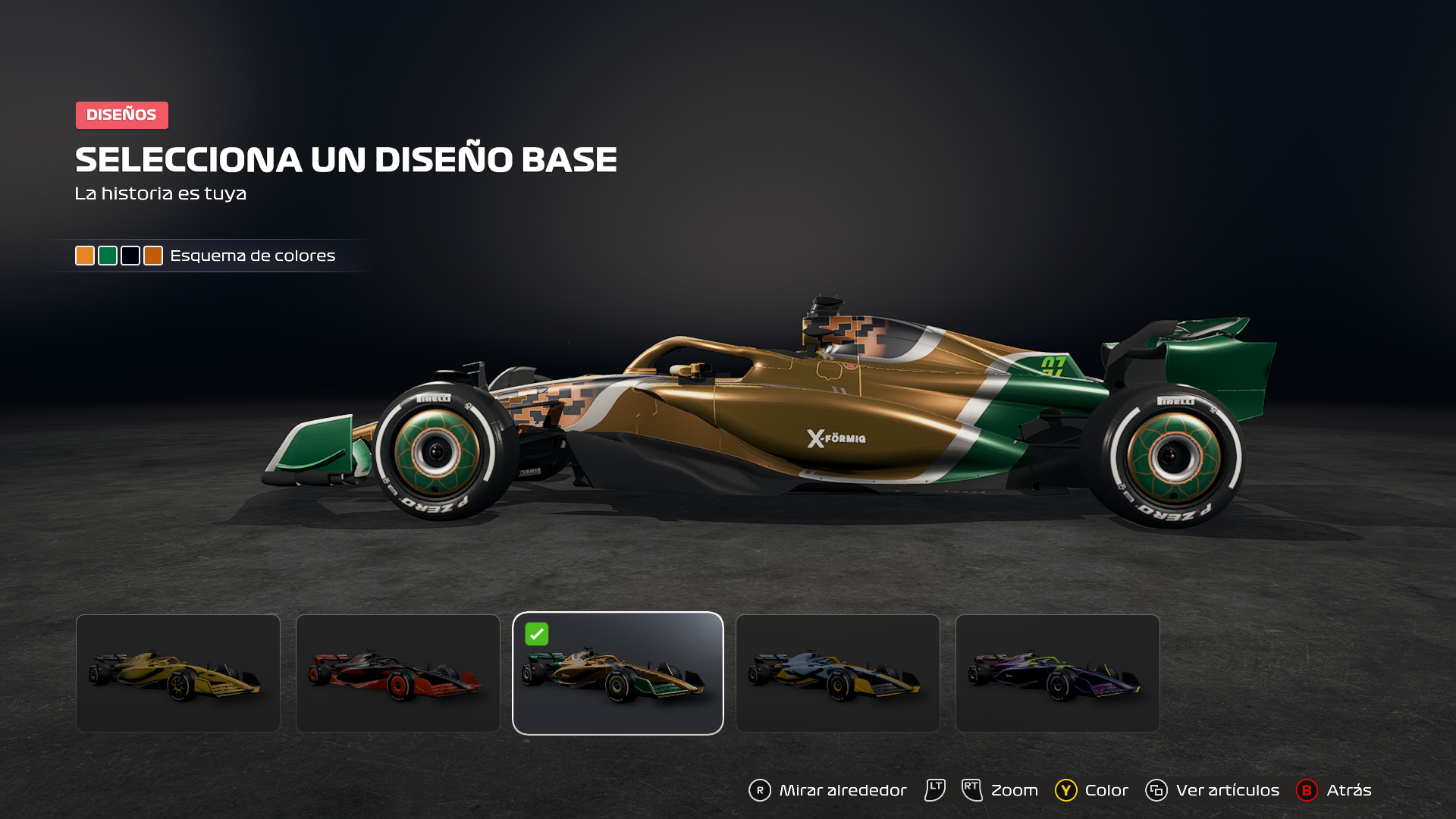This screenshot has height=819, width=1456.
Task: Pick the black color swatch
Action: [x=130, y=256]
